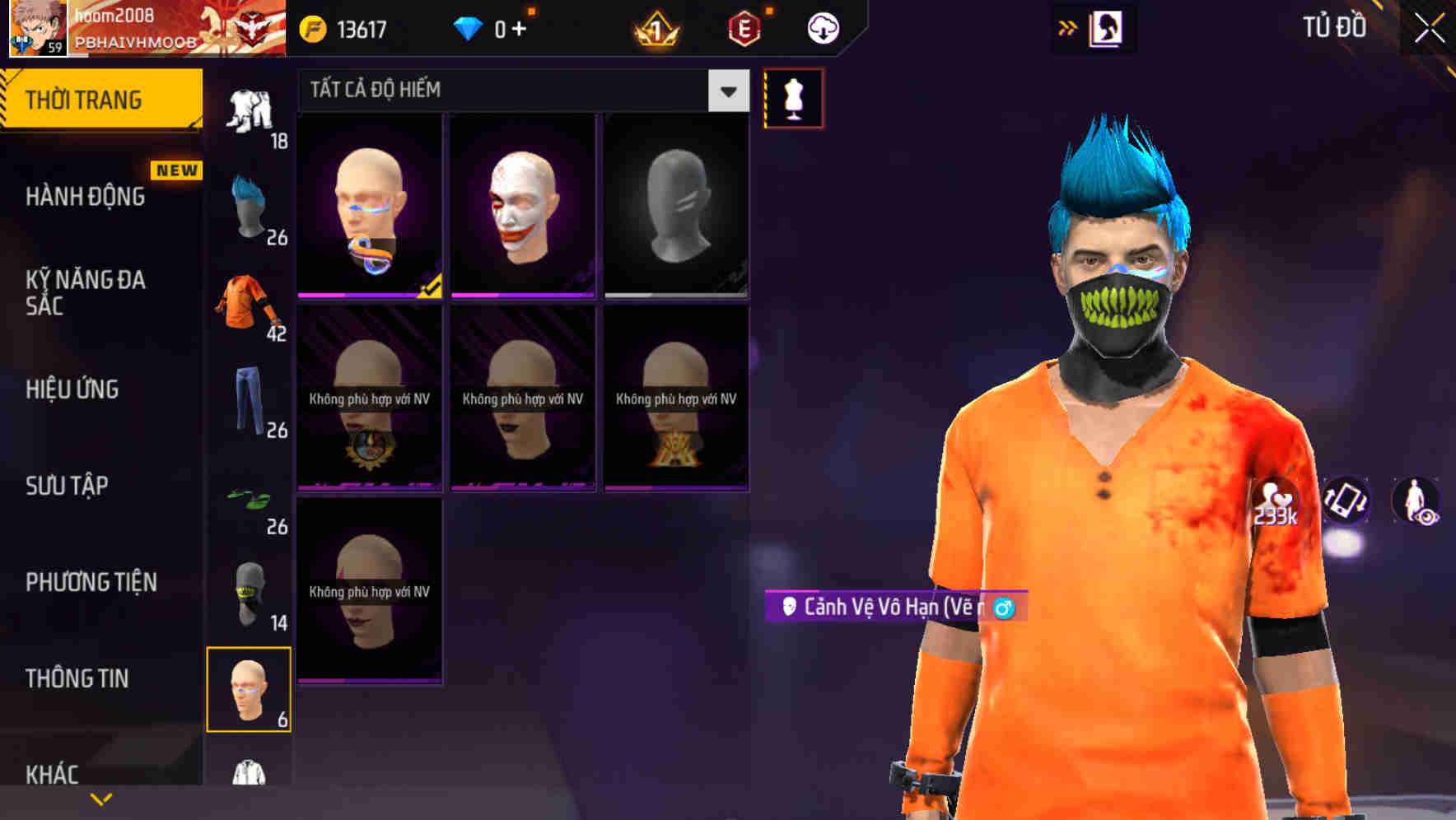
Task: Click the cloud download icon
Action: pyautogui.click(x=822, y=26)
